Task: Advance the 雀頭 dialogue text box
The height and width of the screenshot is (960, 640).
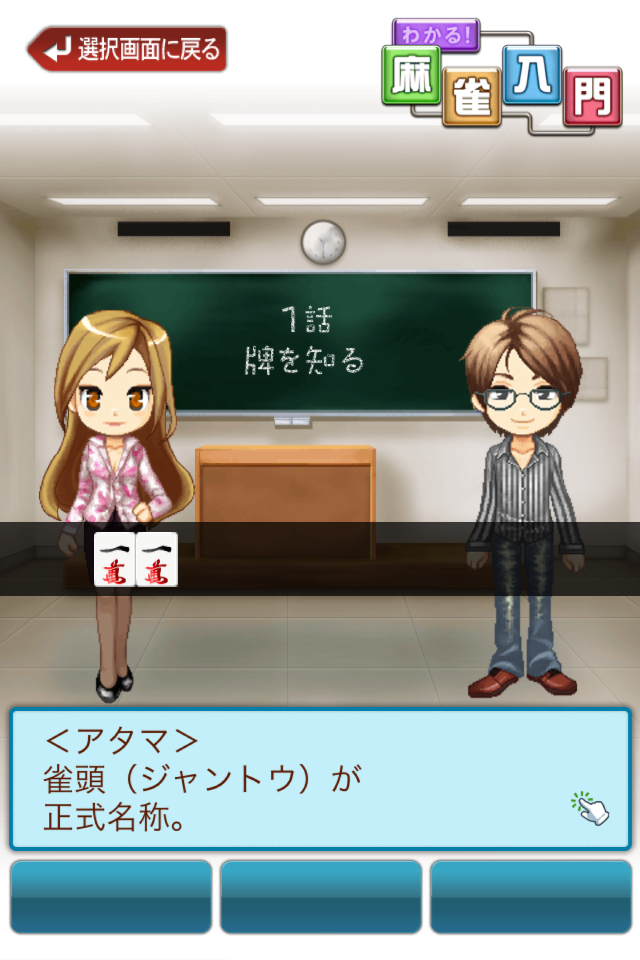Action: coord(300,778)
